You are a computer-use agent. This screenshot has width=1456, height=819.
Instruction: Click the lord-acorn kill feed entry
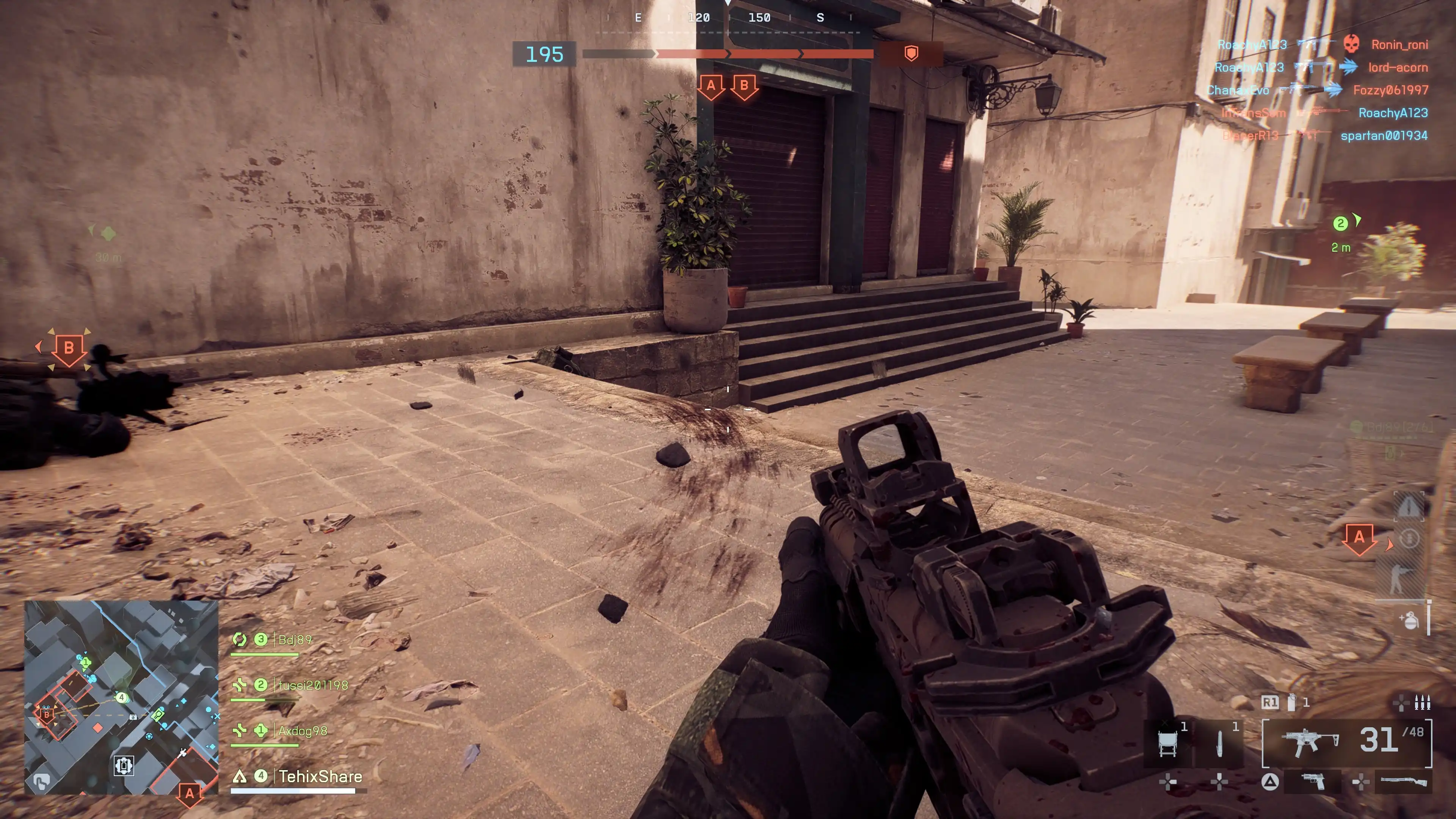point(1397,67)
